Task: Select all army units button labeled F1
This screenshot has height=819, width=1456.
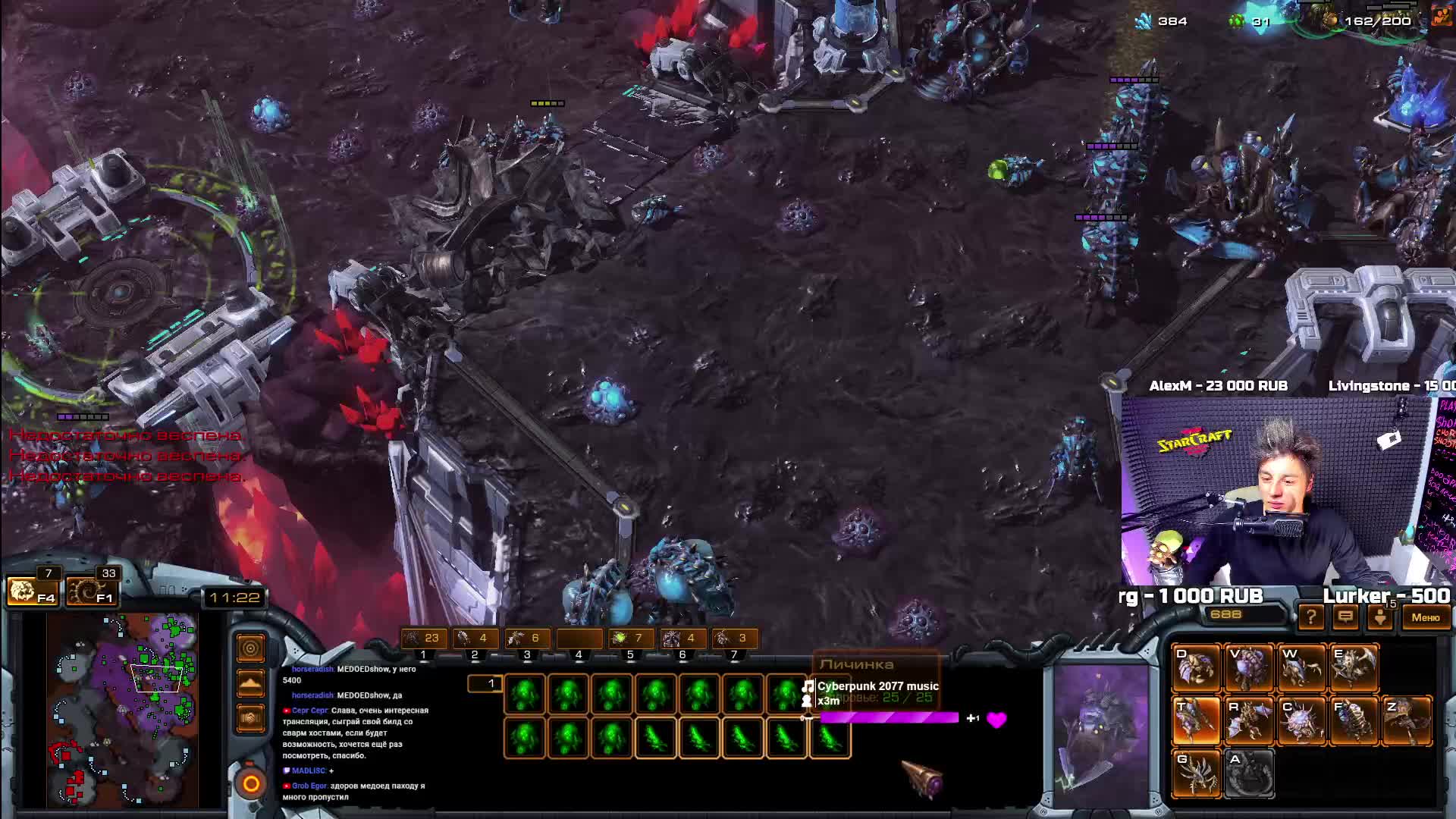Action: pos(90,591)
